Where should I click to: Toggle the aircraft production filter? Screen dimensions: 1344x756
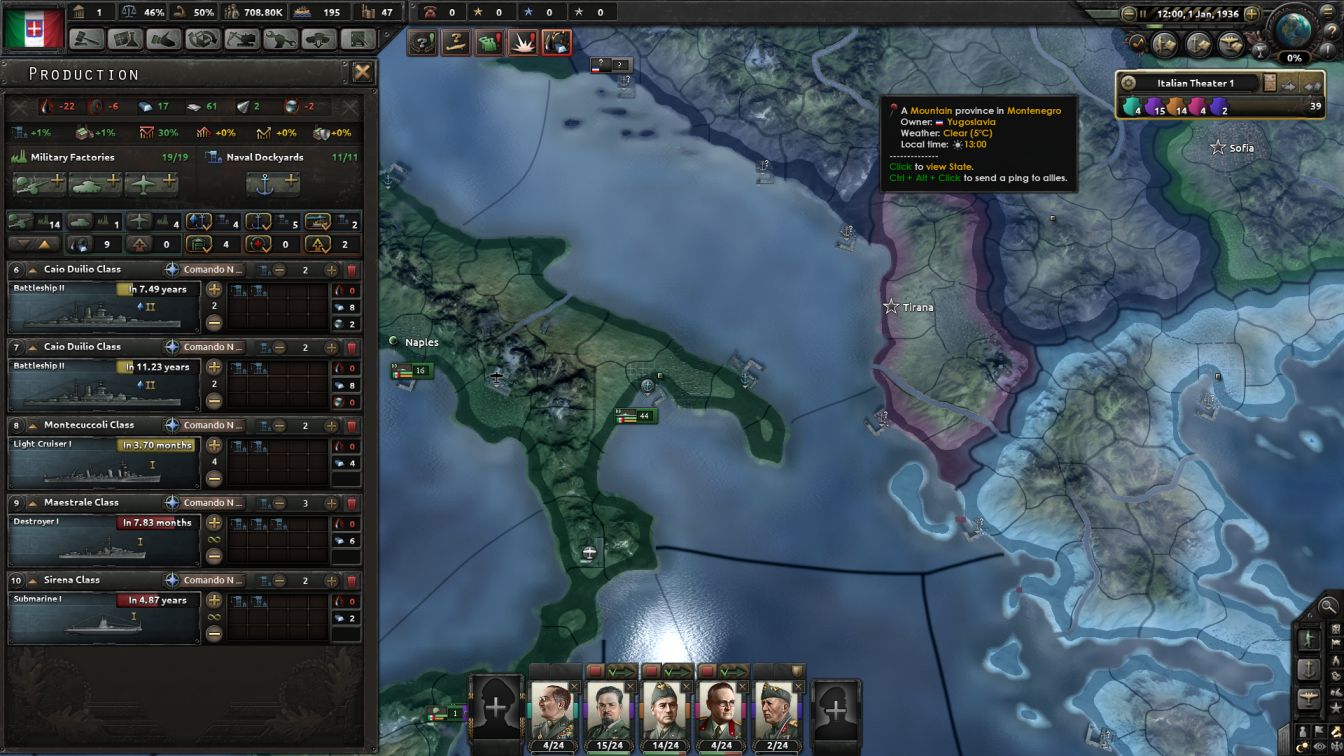(x=139, y=222)
